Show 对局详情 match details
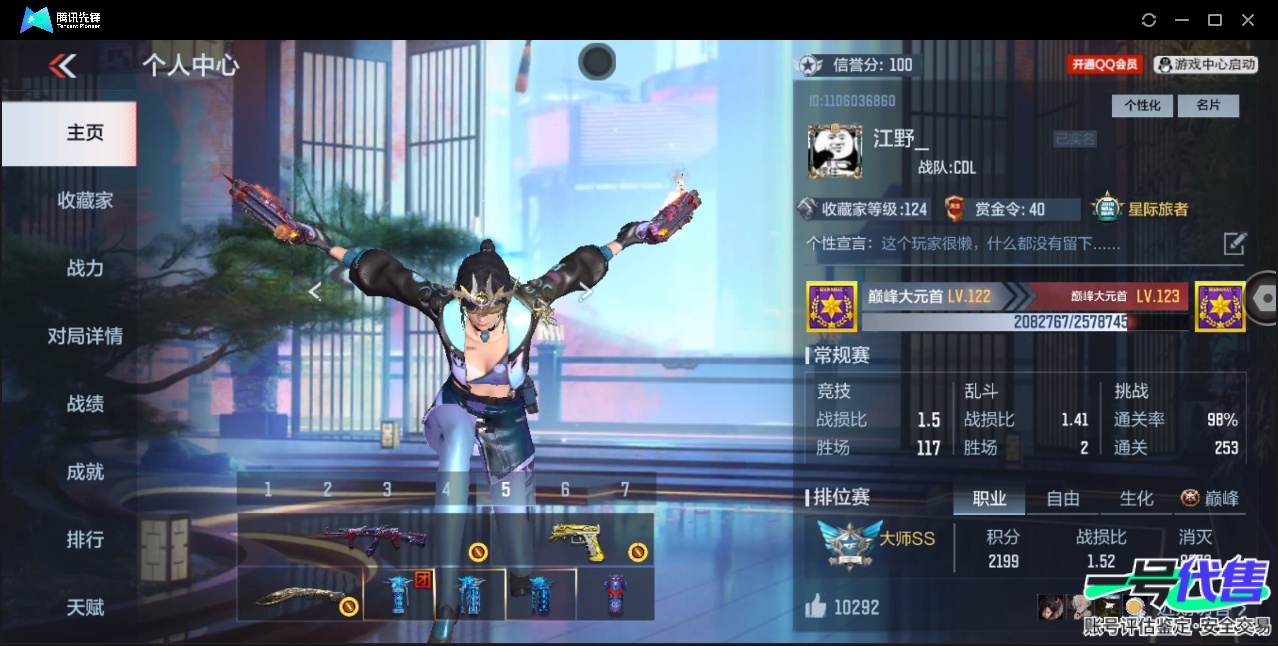The height and width of the screenshot is (646, 1278). pos(85,336)
